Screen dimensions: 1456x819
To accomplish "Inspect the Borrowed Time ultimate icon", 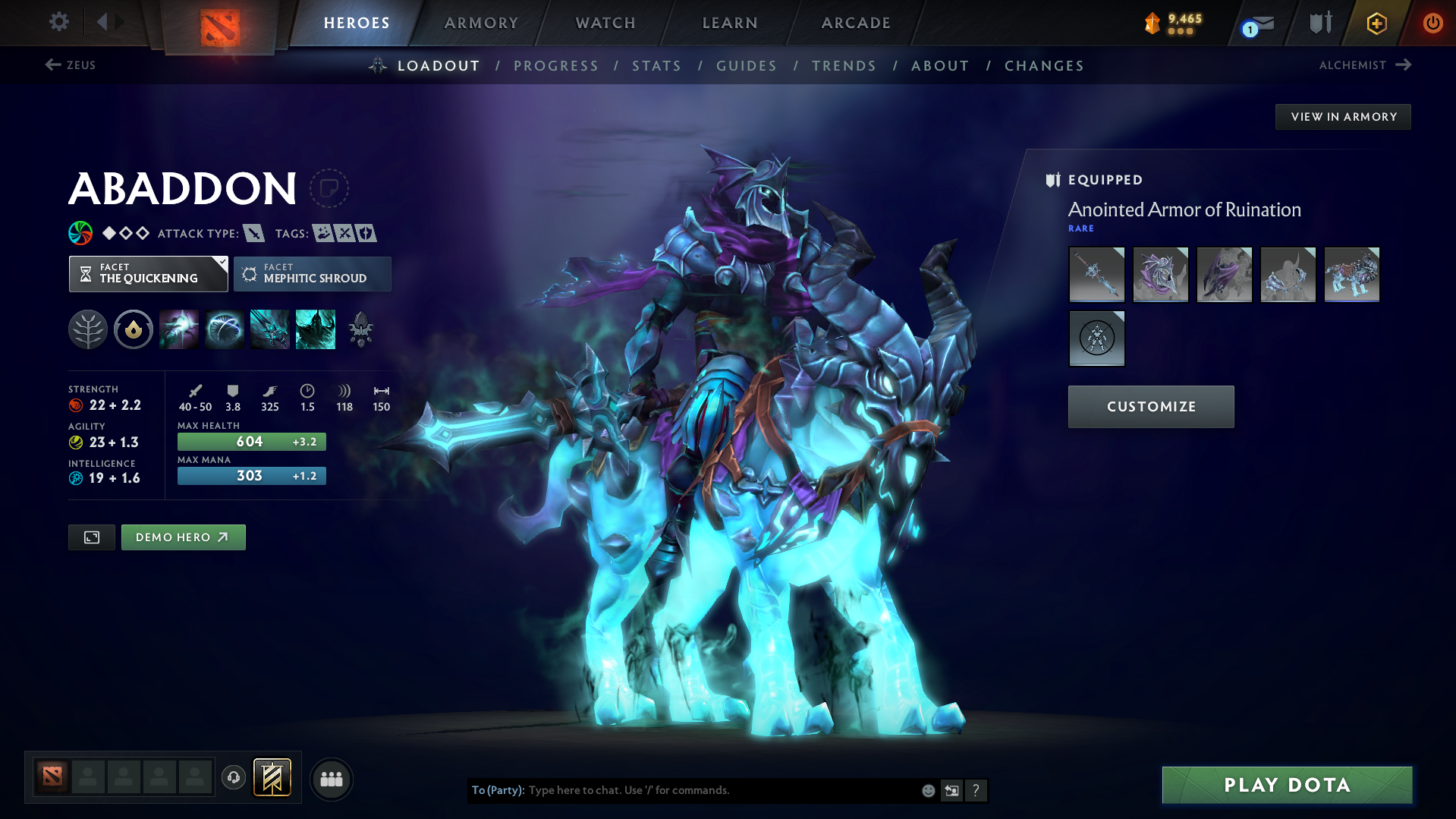I will pos(315,329).
